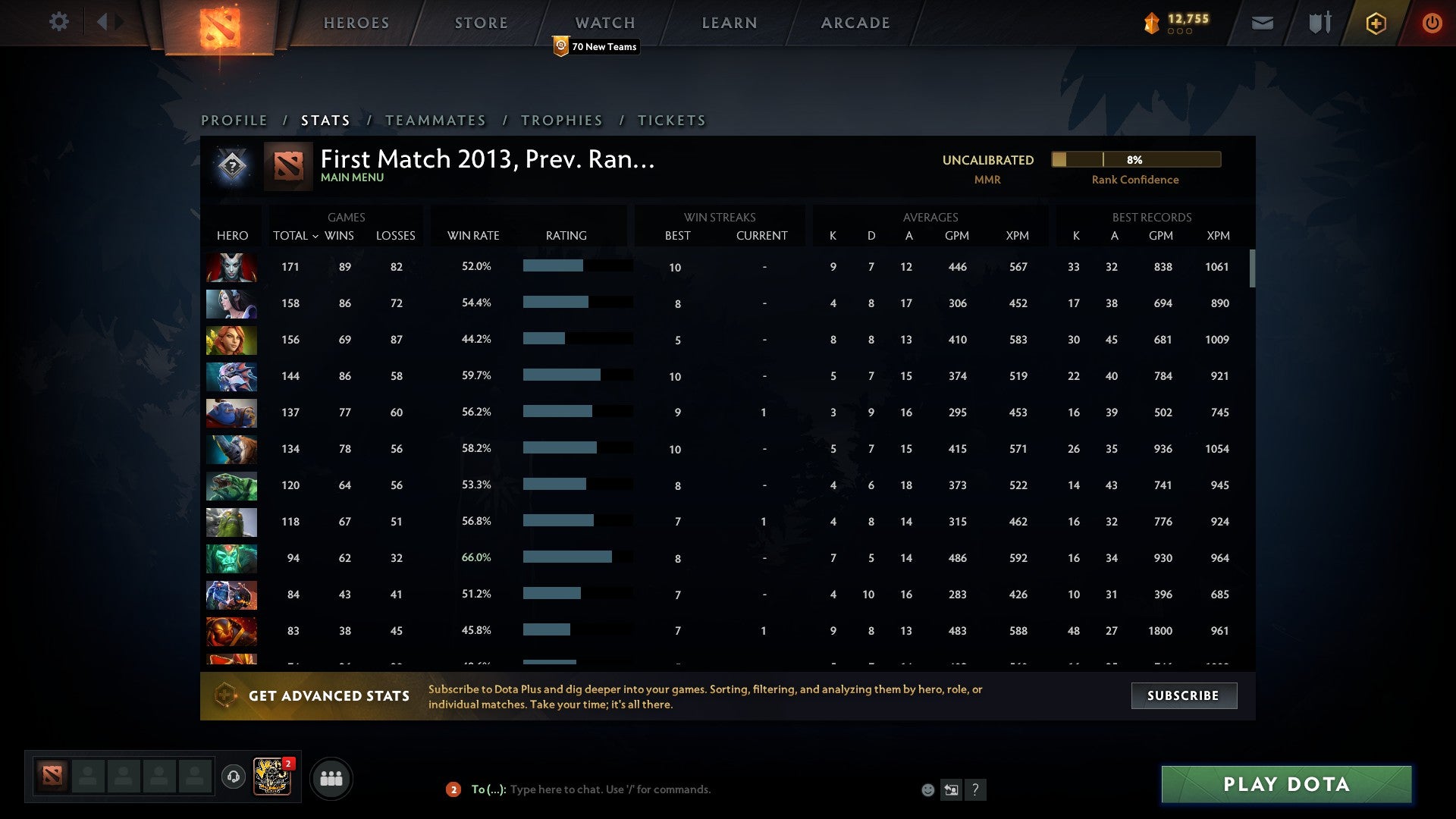Screen dimensions: 1456x819
Task: Switch to the TEAMMATES tab
Action: (436, 120)
